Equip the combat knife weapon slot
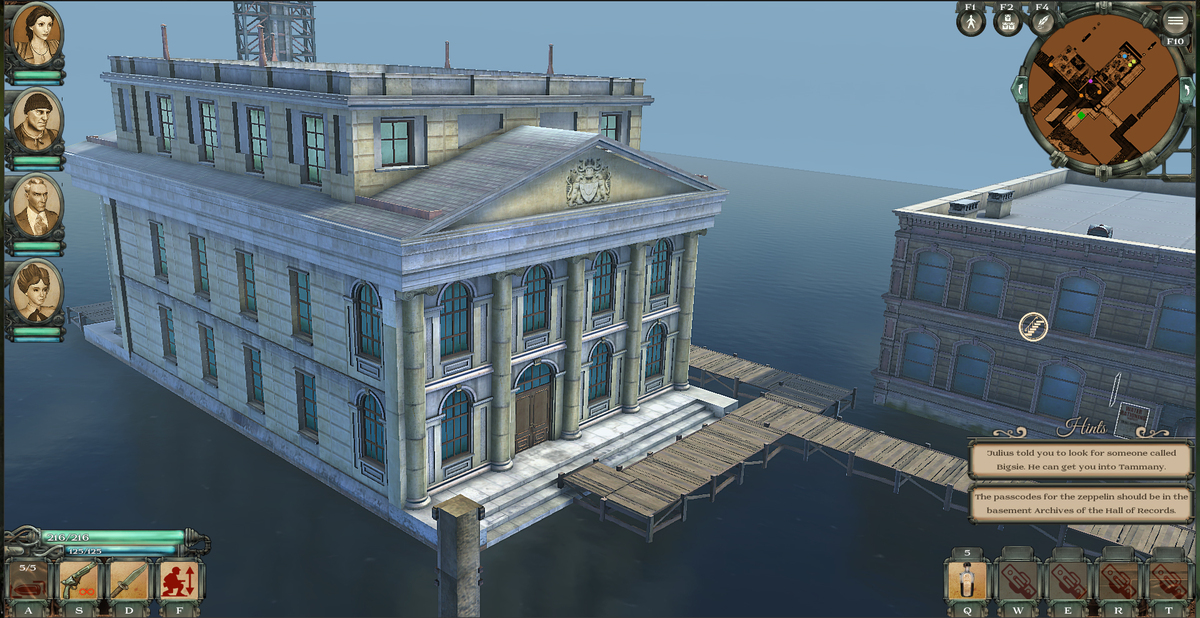Image resolution: width=1200 pixels, height=618 pixels. (129, 580)
